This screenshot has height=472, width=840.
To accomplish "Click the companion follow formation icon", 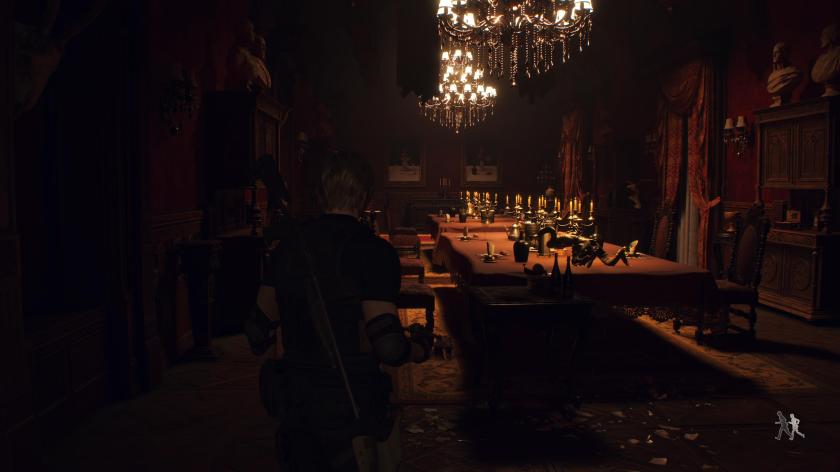I will tap(788, 426).
